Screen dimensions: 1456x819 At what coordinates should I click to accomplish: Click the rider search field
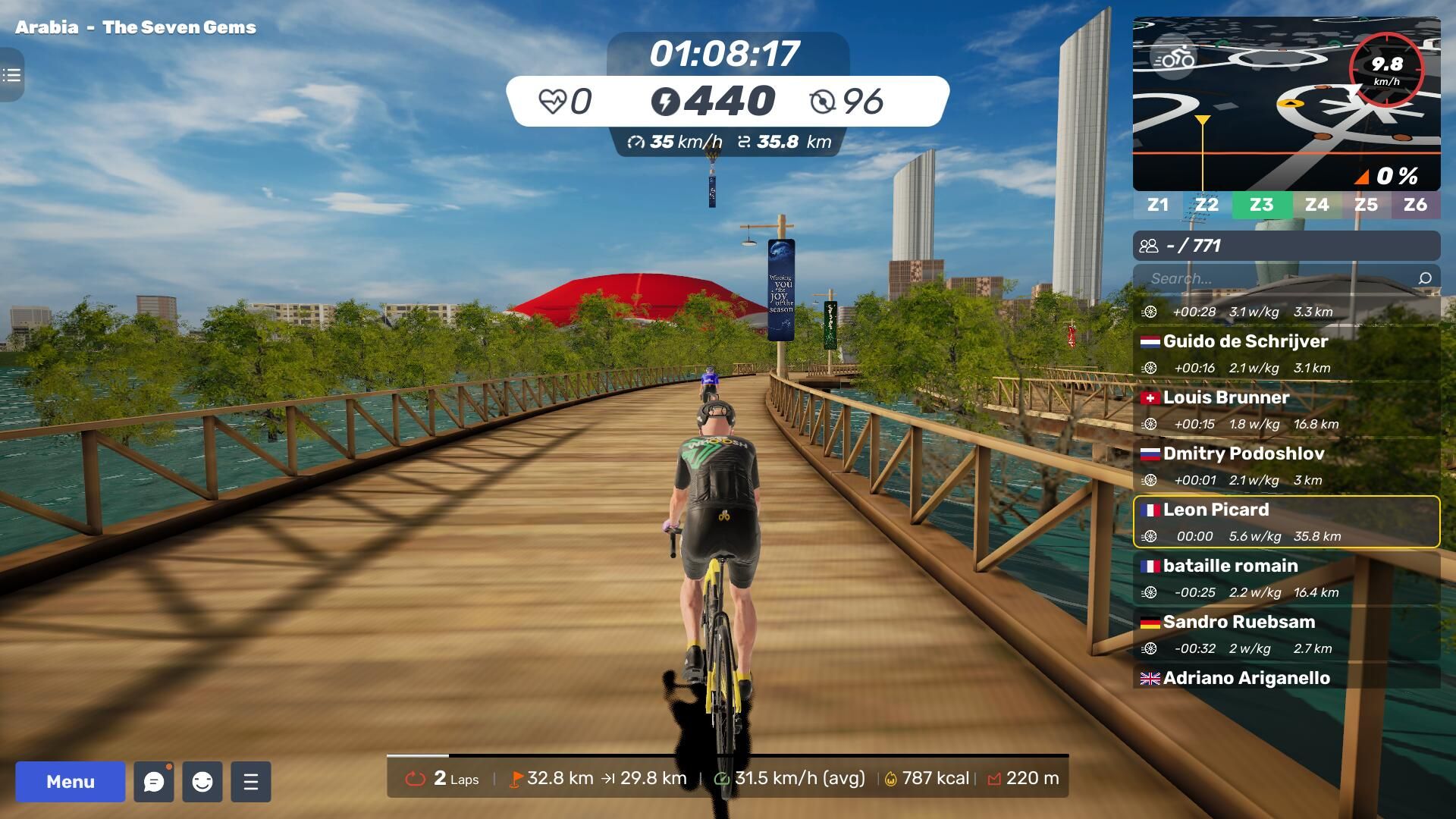click(x=1274, y=278)
